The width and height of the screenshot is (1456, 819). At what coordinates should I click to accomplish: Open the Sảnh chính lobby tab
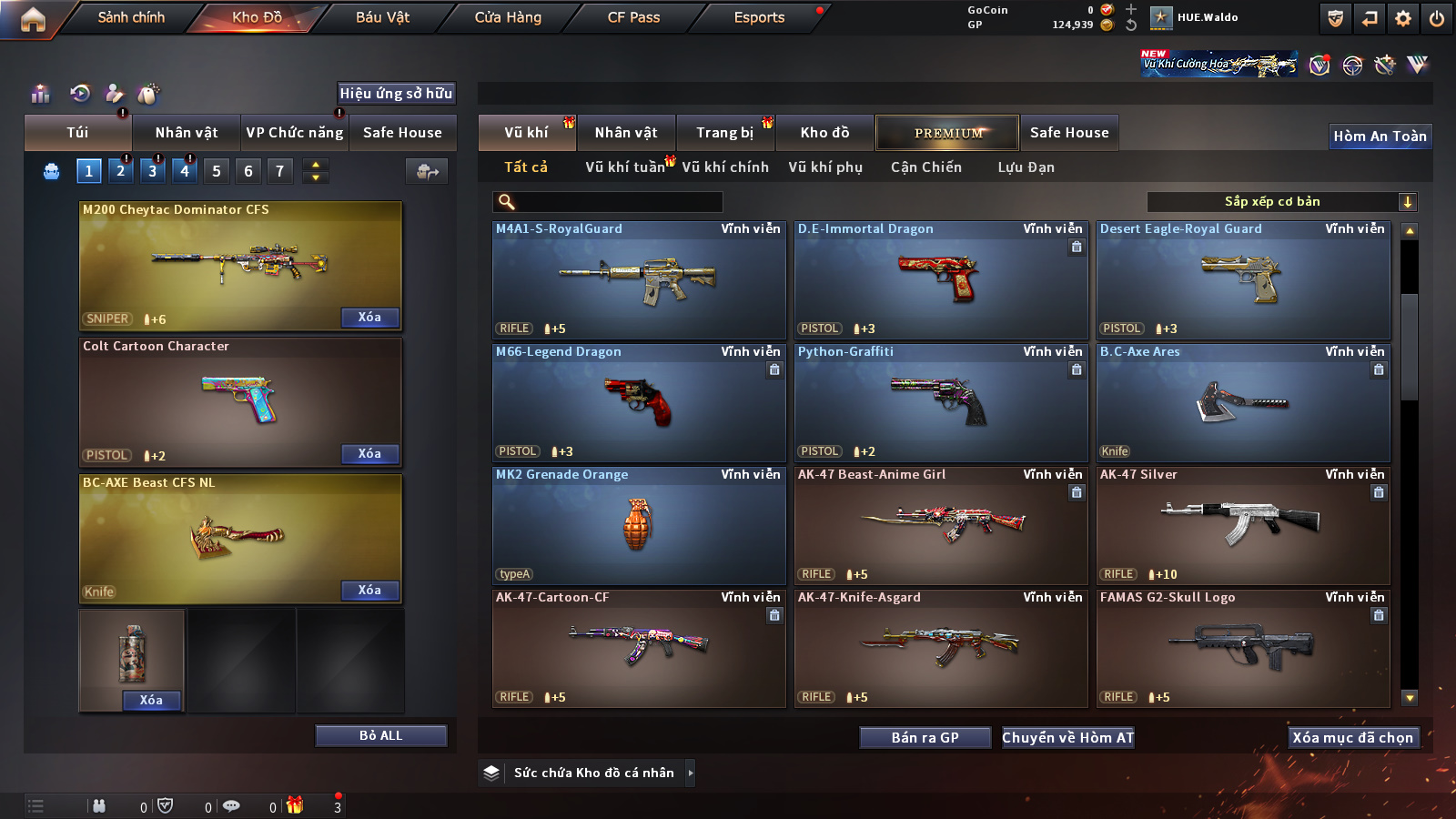point(131,17)
